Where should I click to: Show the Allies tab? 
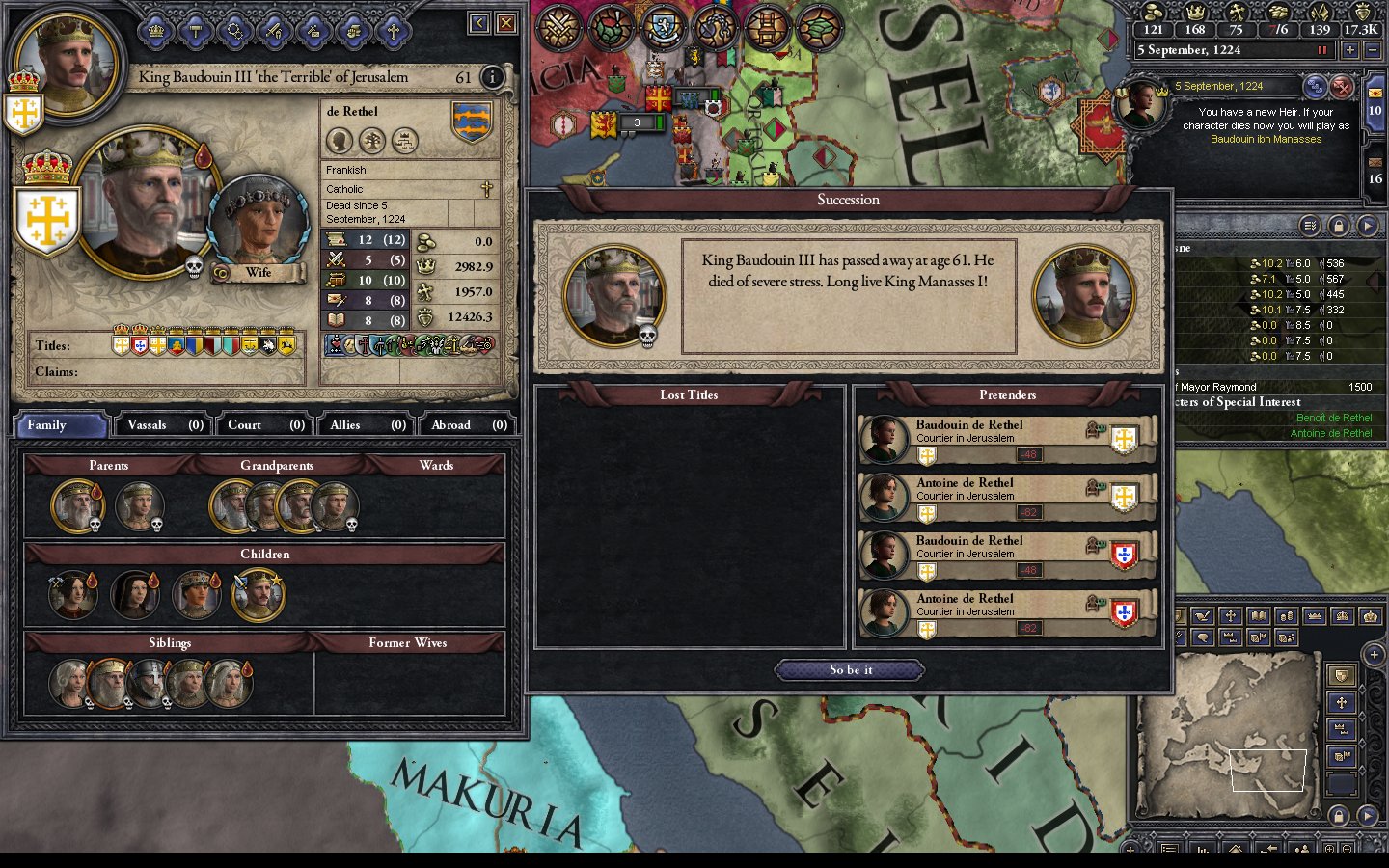point(367,425)
